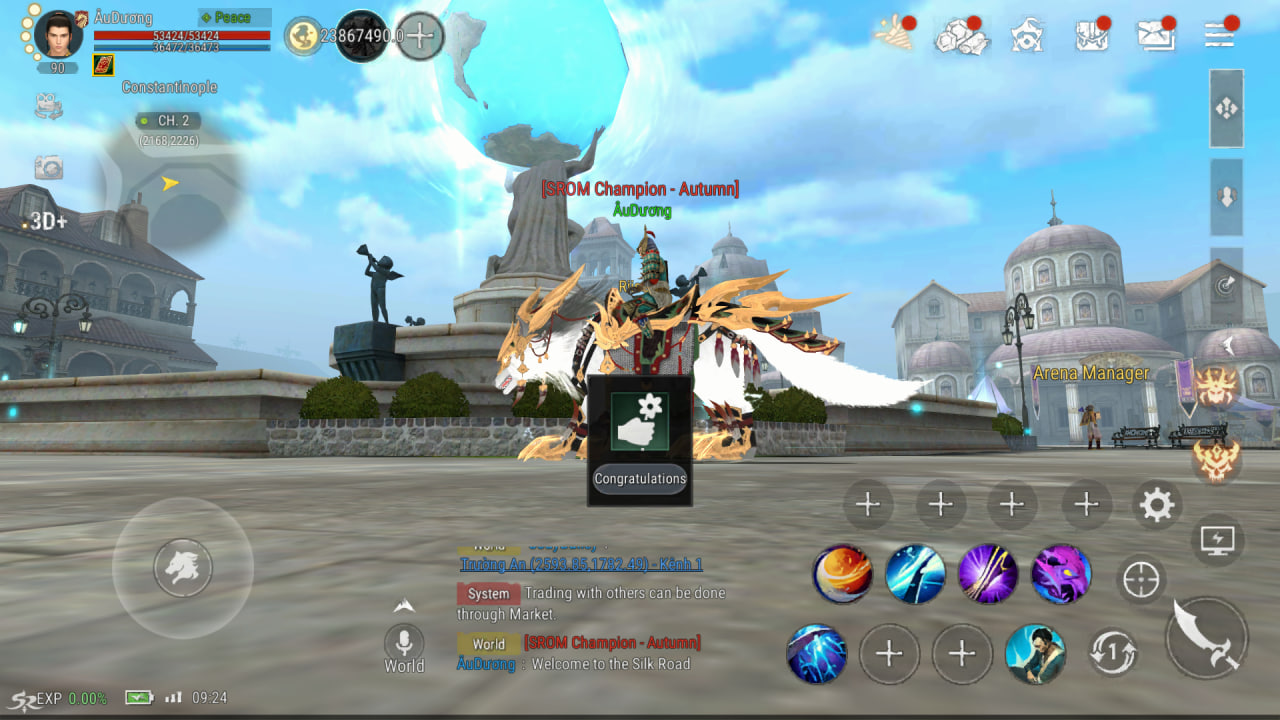Open the envelope mail icon
Image resolution: width=1280 pixels, height=720 pixels.
pyautogui.click(x=1156, y=35)
